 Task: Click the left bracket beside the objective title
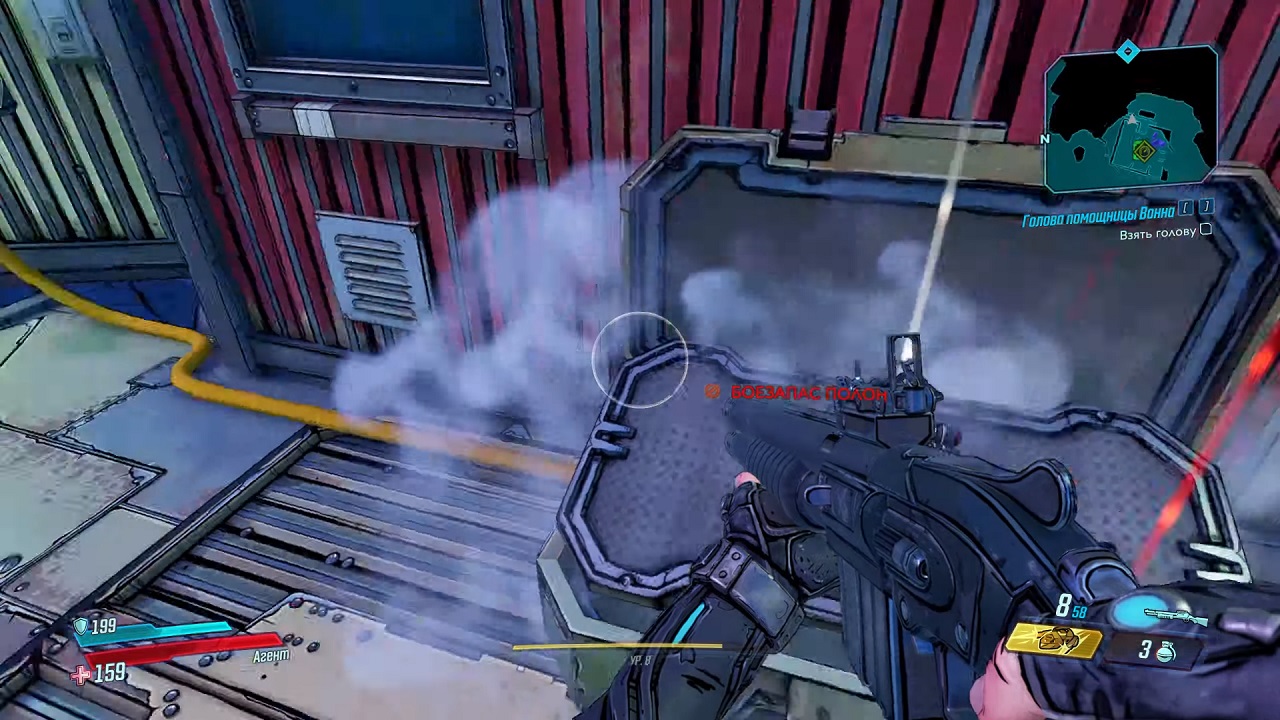pos(1185,208)
